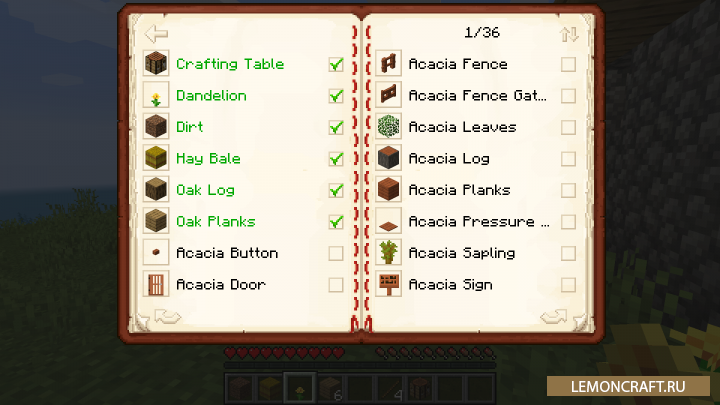Toggle the Oak Planks checkbox

pos(336,222)
